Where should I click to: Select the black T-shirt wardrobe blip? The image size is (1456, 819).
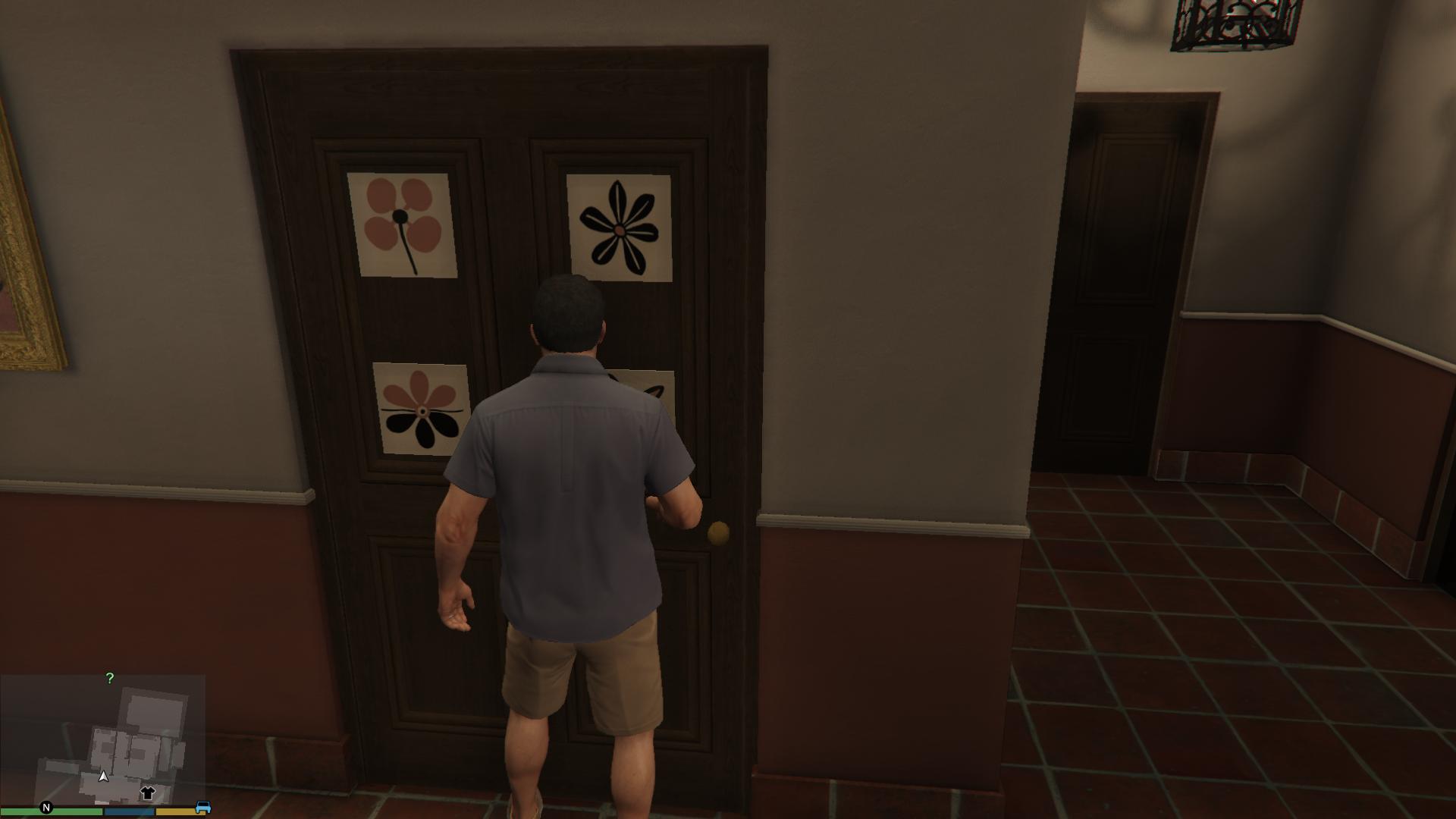[x=147, y=793]
